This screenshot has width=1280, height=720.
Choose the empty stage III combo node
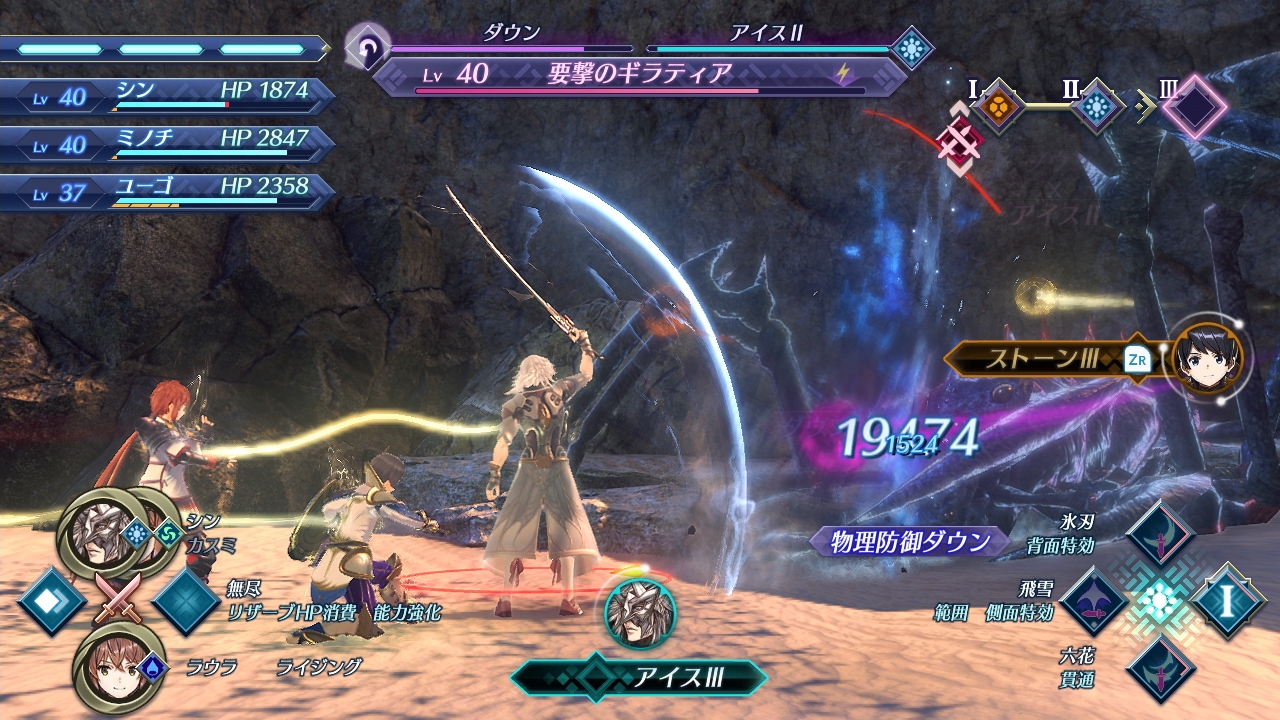1193,105
